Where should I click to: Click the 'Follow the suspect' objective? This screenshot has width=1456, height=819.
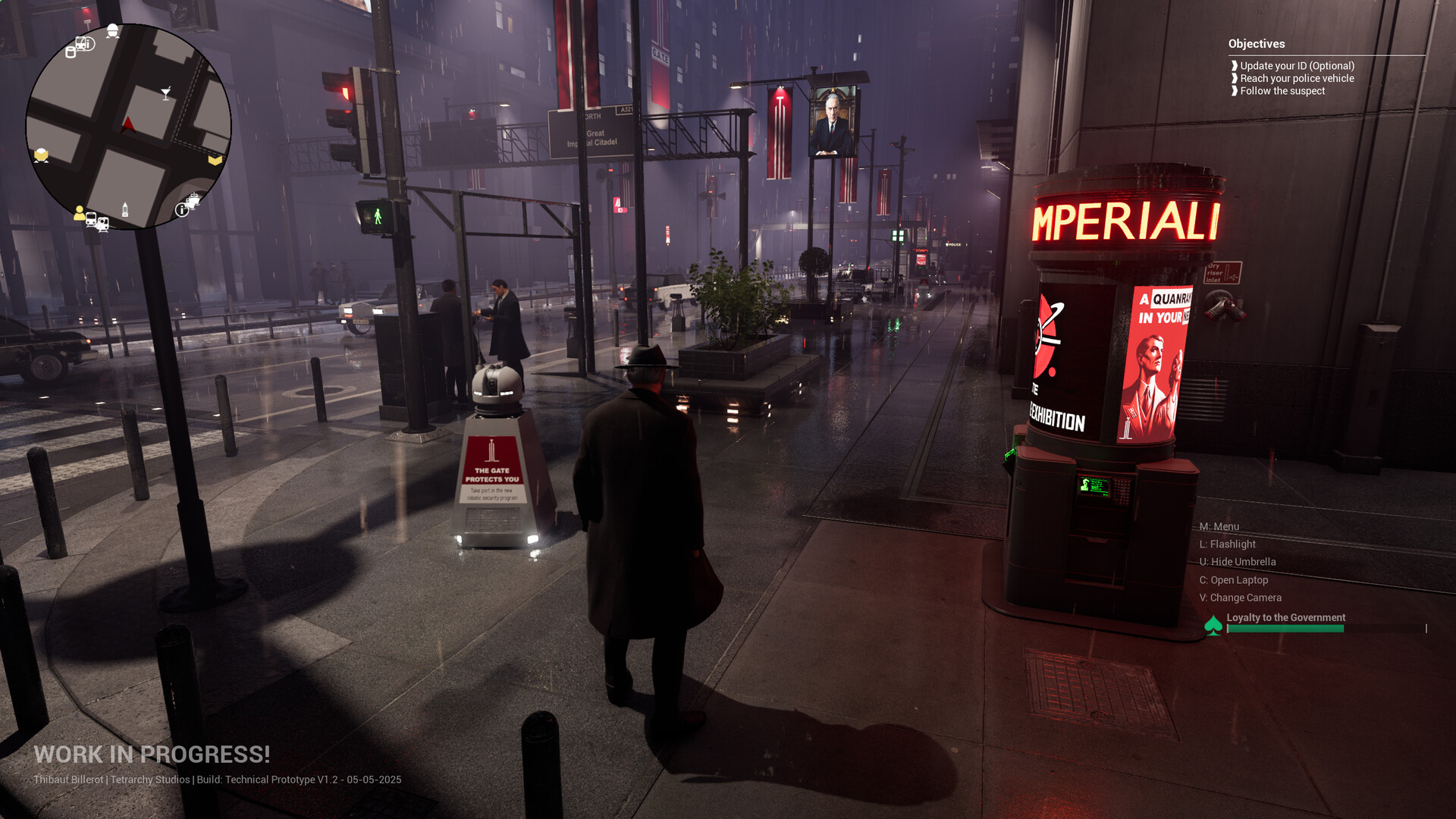click(x=1282, y=91)
